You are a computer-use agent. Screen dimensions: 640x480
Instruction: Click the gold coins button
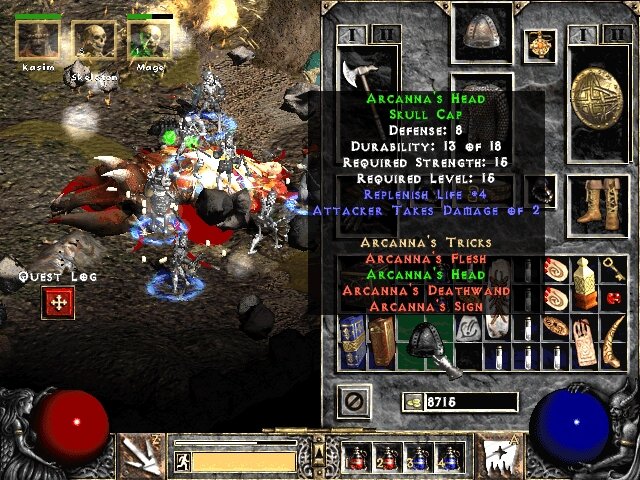coord(413,402)
